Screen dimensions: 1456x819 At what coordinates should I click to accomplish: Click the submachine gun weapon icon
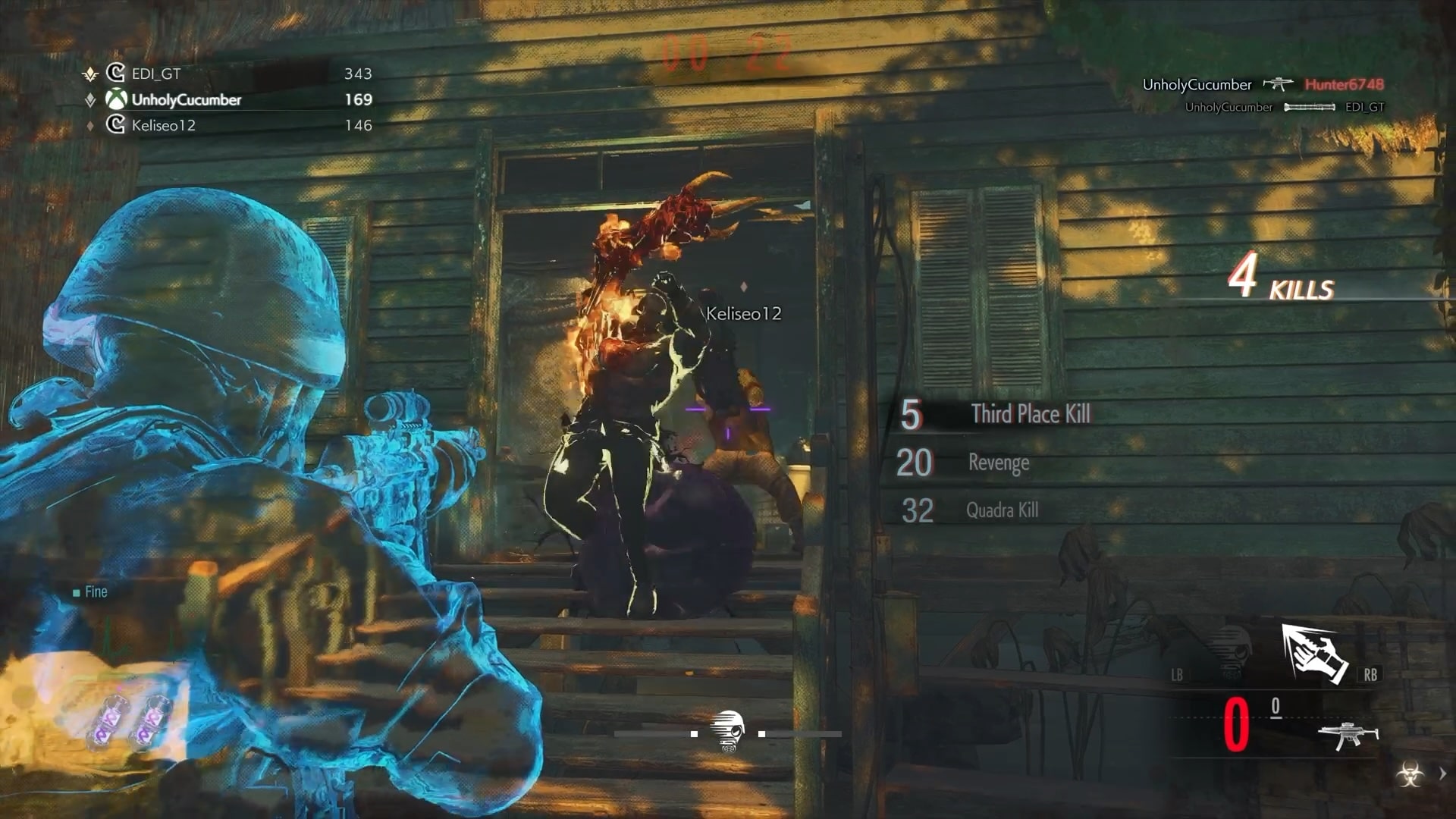pyautogui.click(x=1348, y=735)
